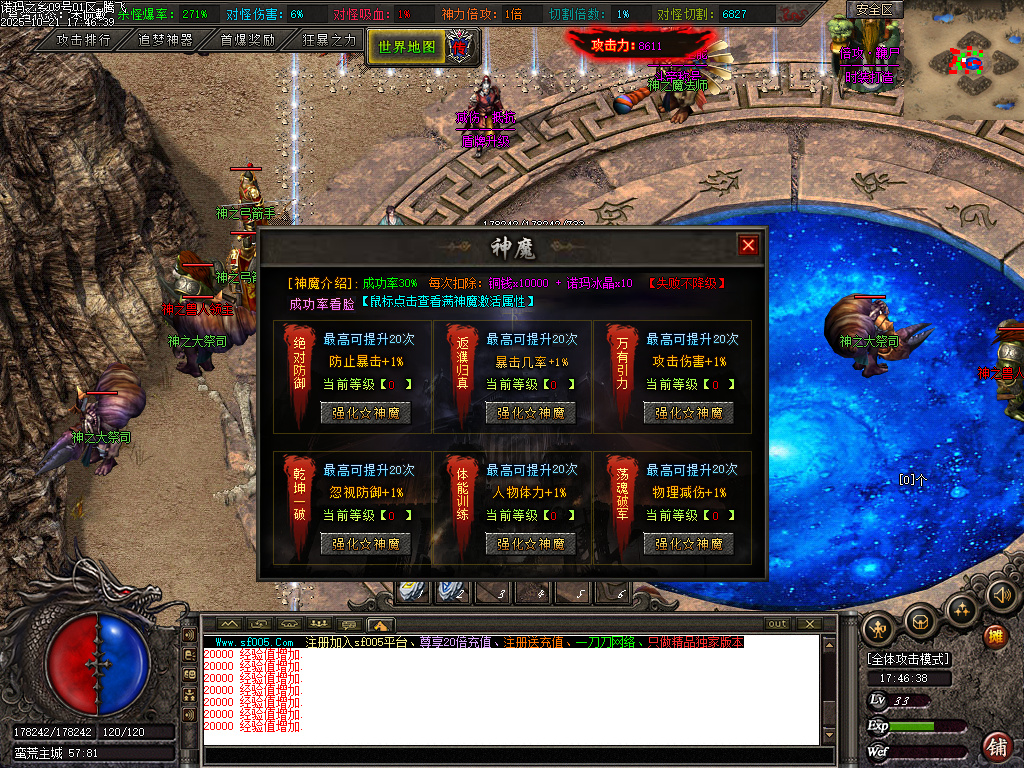Click the minimap
This screenshot has height=768, width=1024.
click(x=967, y=63)
